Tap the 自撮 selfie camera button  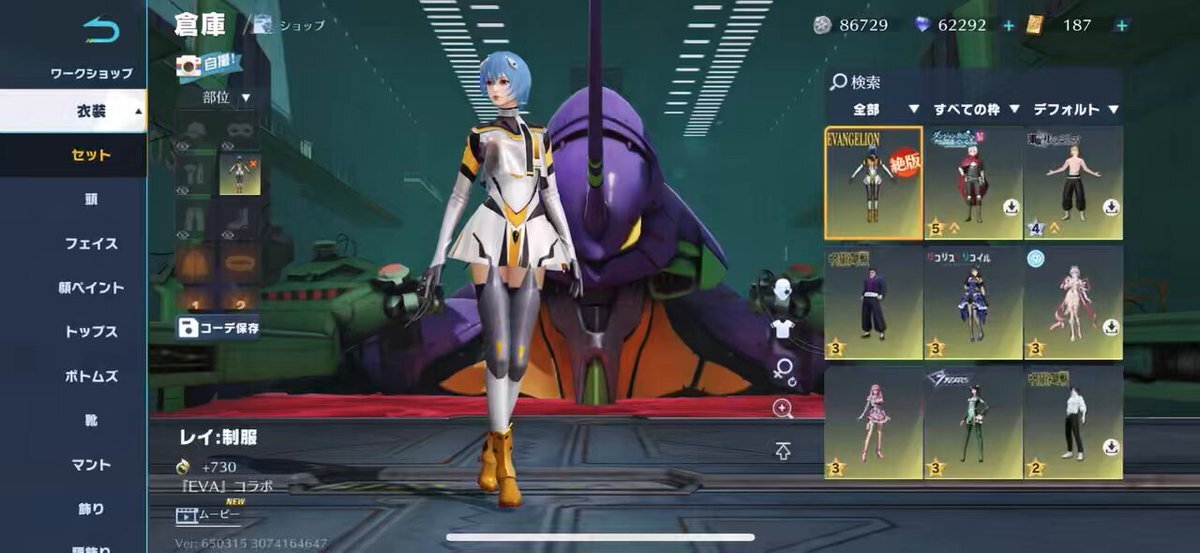click(209, 66)
